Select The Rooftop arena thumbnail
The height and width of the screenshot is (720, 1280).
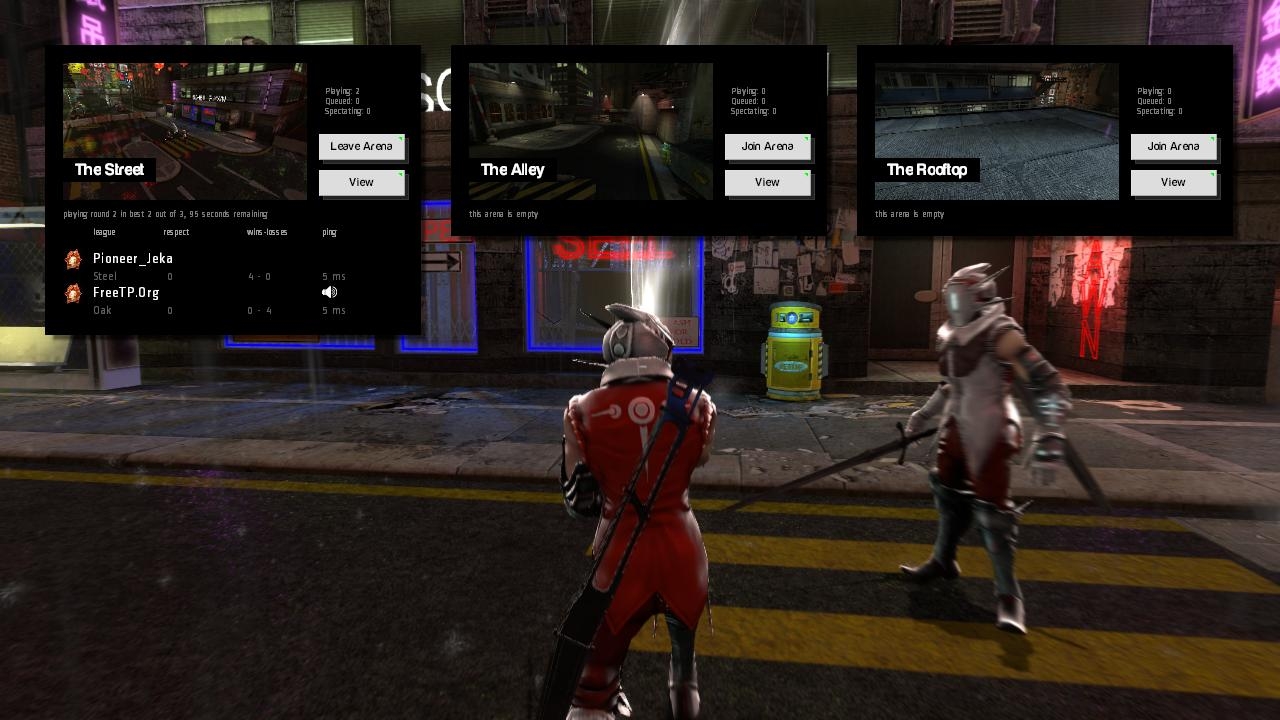(997, 131)
